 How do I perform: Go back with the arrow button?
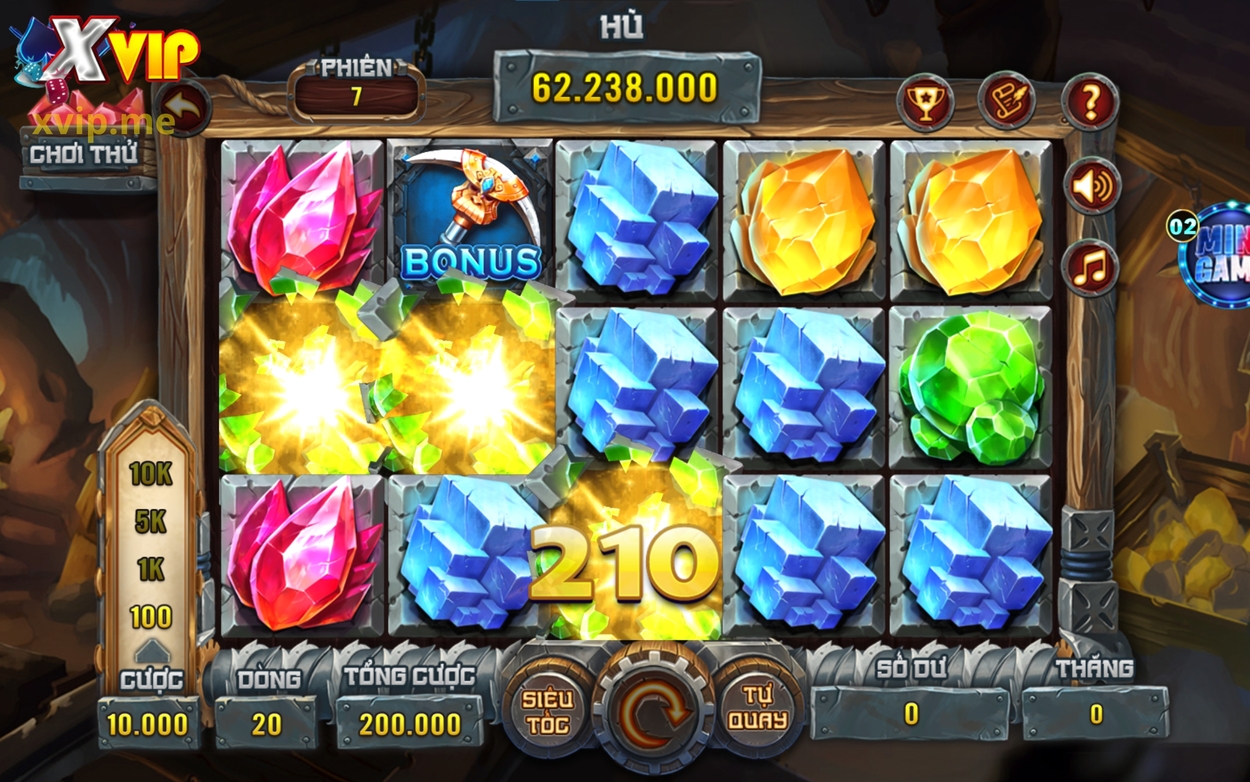[182, 108]
